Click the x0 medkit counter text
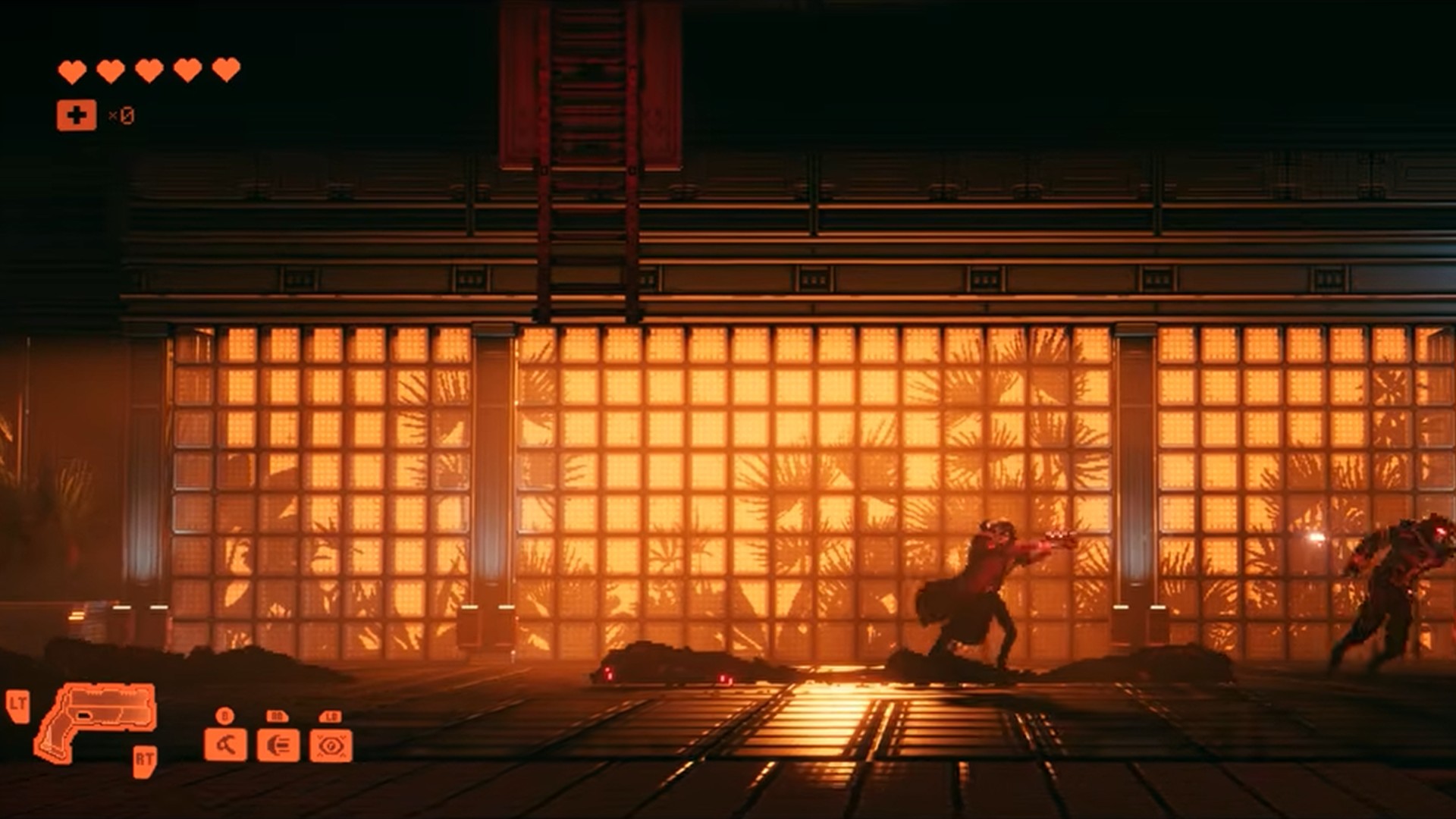1456x819 pixels. click(121, 115)
